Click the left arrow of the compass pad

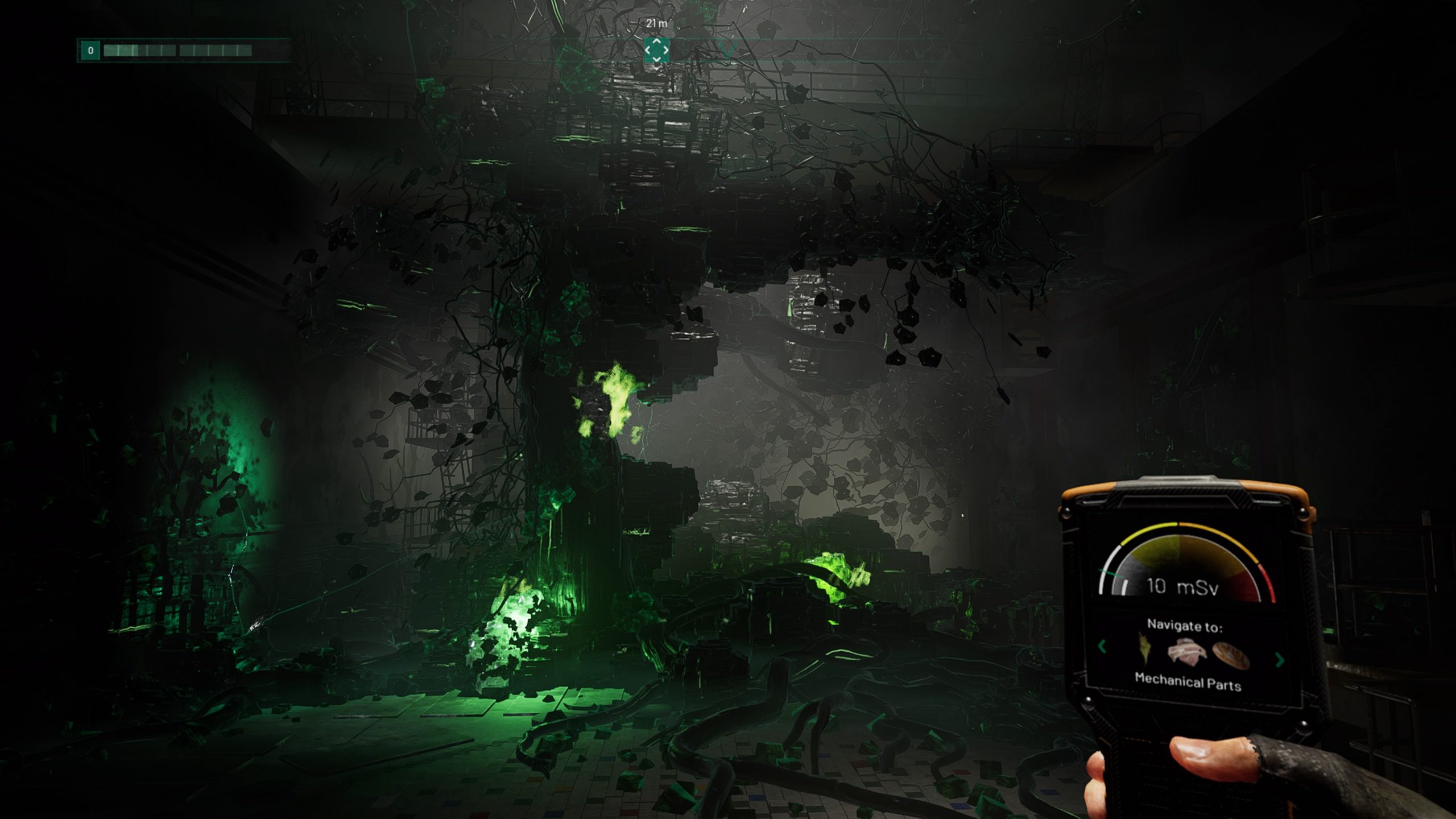tap(648, 51)
